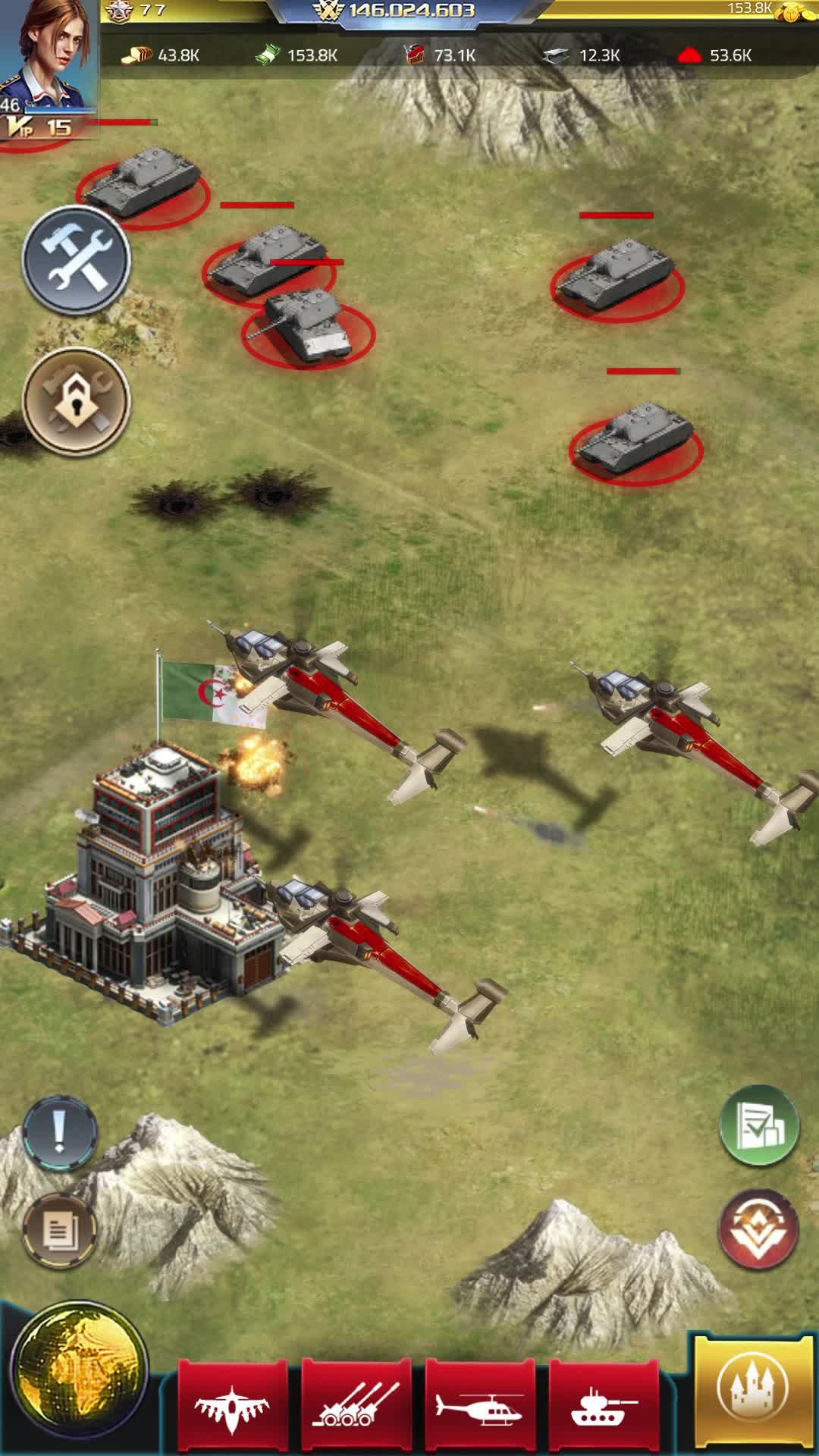Select the tank unit button
Screen dimensions: 819x1456
click(604, 1408)
